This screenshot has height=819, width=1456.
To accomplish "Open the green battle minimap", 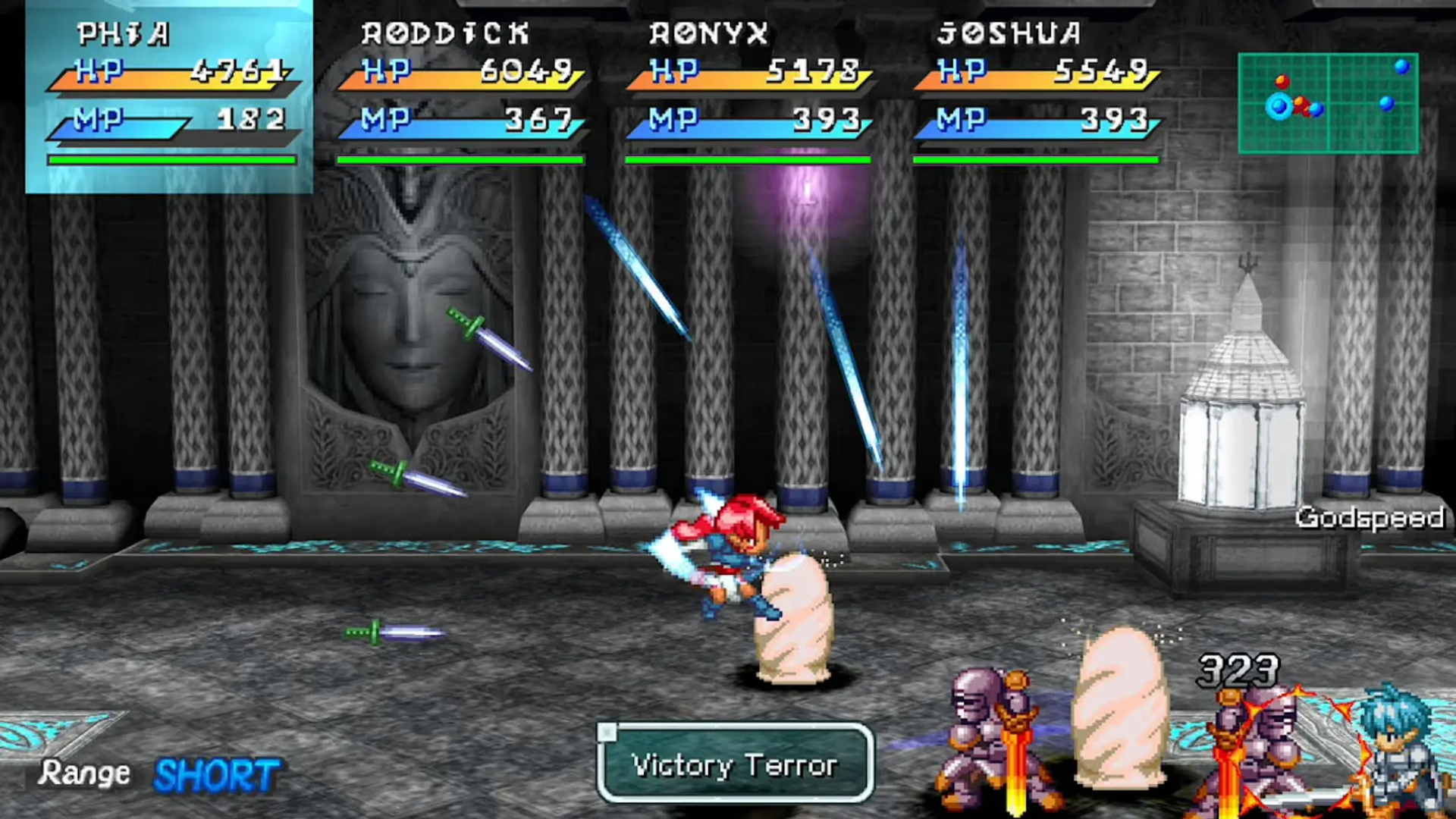I will 1328,103.
